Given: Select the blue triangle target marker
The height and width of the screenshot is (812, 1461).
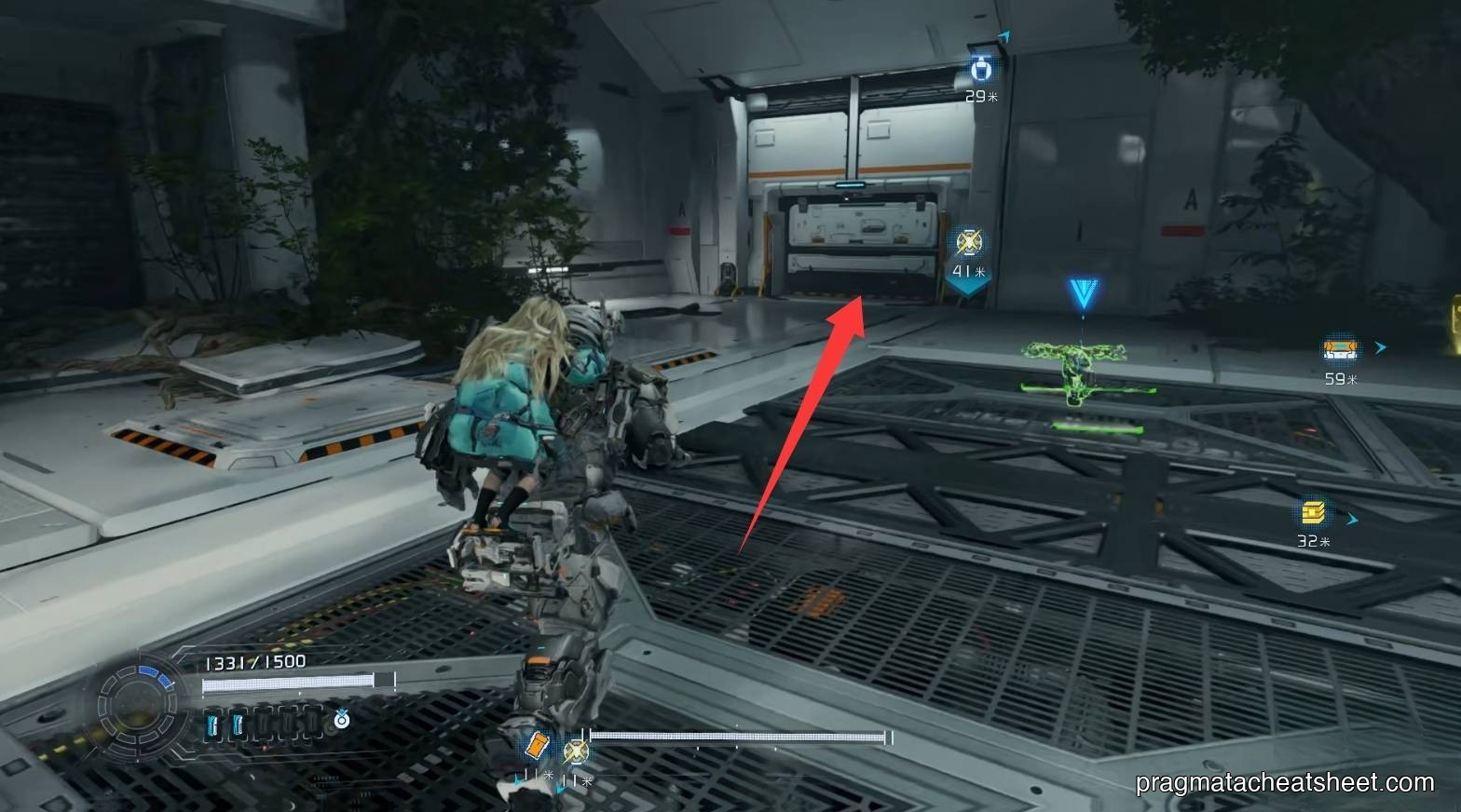Looking at the screenshot, I should 1083,294.
